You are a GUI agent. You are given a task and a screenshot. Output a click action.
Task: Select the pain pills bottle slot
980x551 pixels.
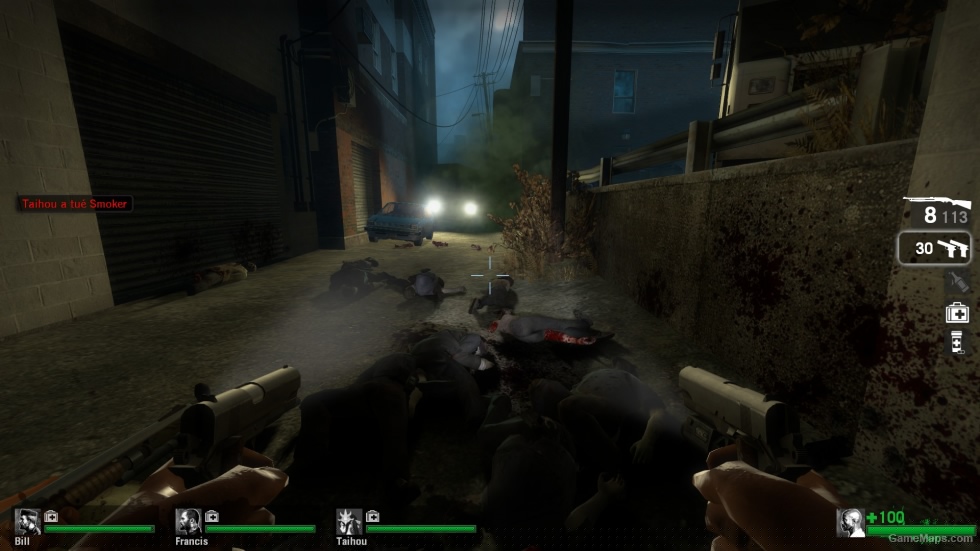[957, 343]
